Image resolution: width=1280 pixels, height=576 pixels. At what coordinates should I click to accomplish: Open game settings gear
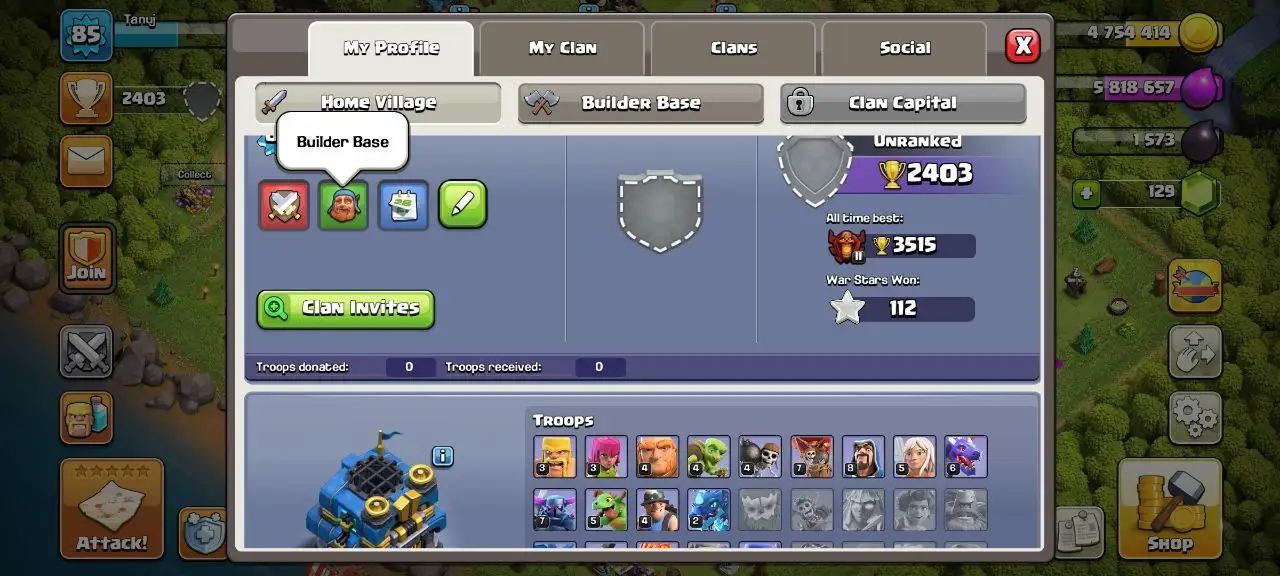[x=1195, y=416]
